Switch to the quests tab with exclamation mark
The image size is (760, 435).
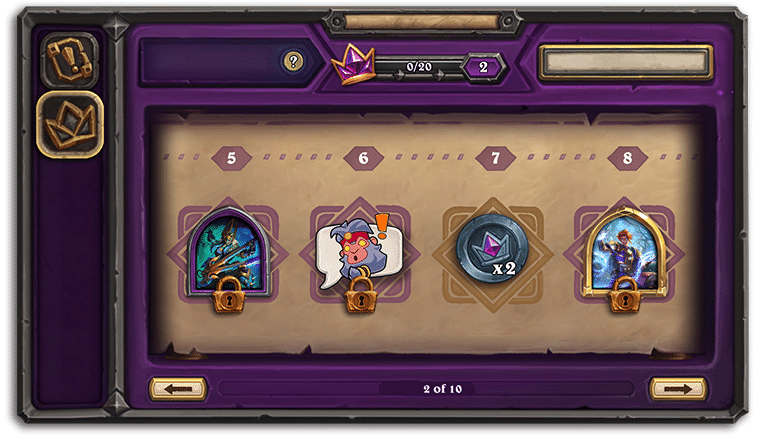pyautogui.click(x=69, y=59)
